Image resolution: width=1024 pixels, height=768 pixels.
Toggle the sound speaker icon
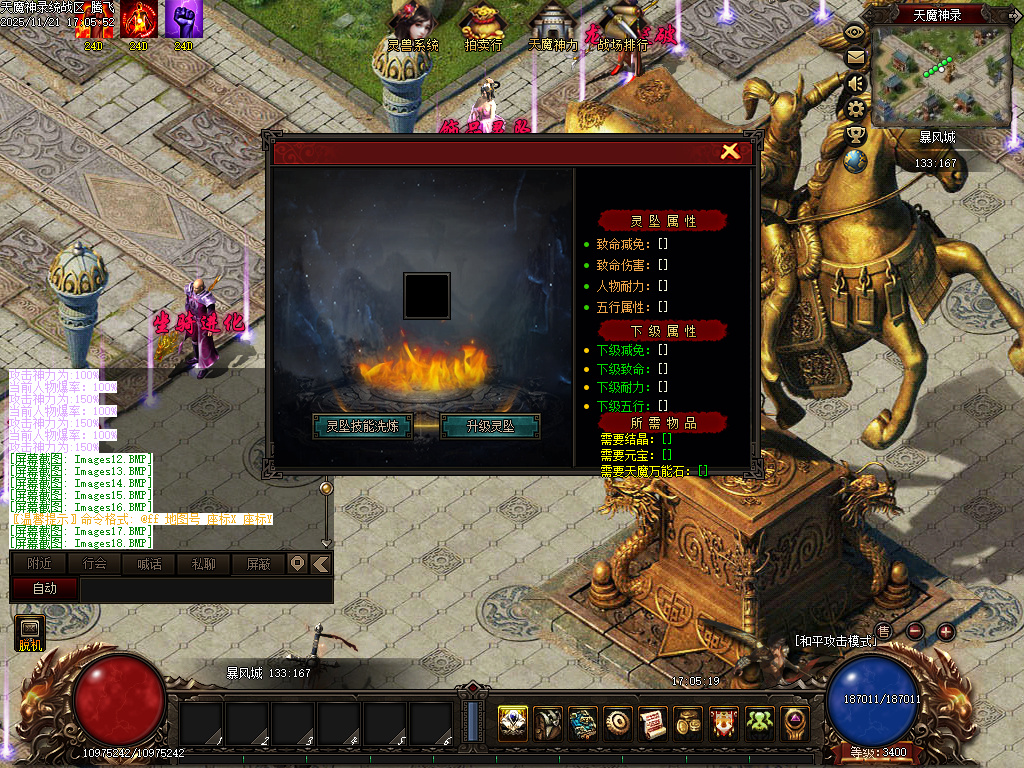click(x=855, y=82)
